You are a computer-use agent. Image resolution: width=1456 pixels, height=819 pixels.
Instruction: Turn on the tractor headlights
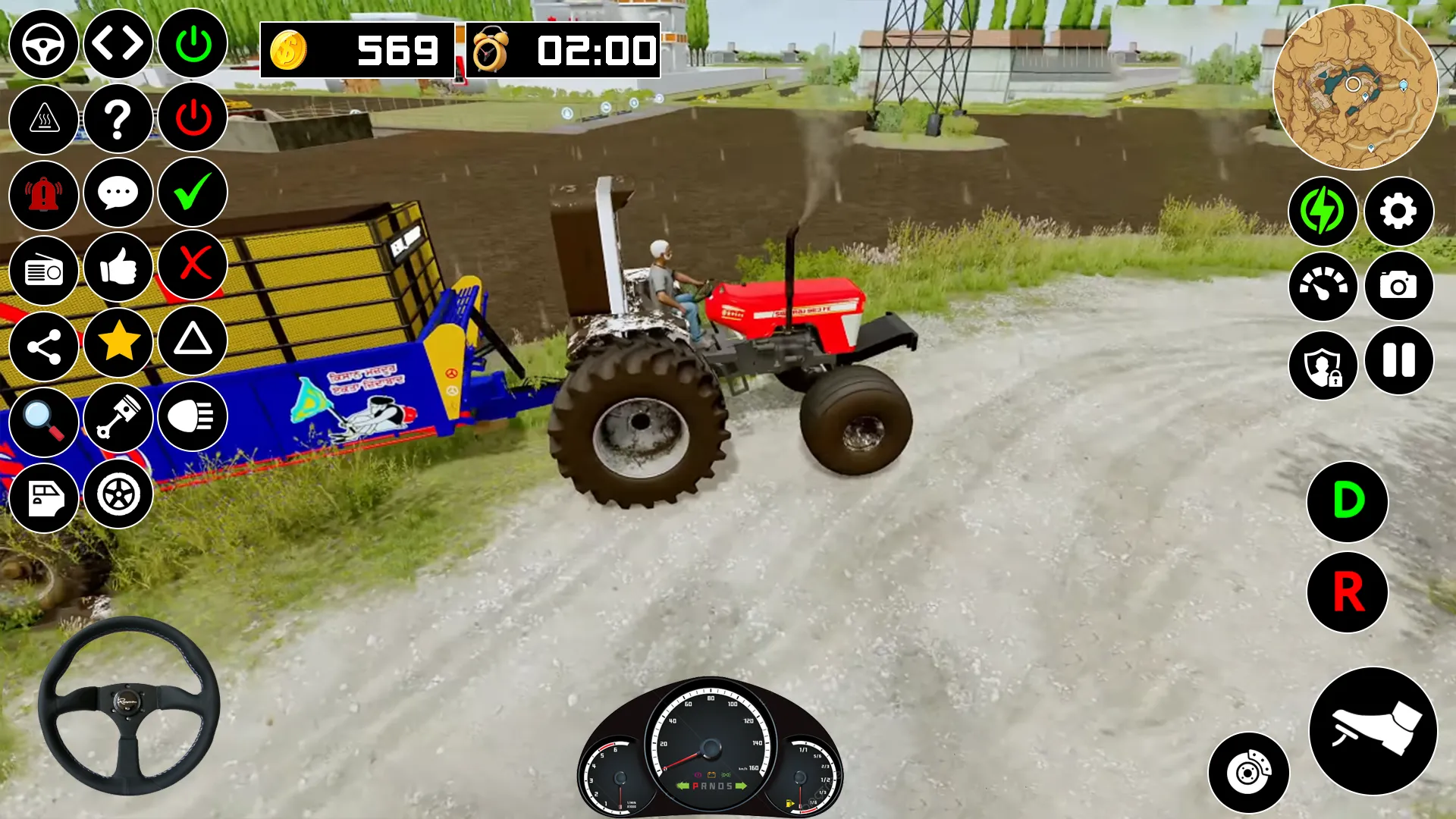tap(192, 418)
